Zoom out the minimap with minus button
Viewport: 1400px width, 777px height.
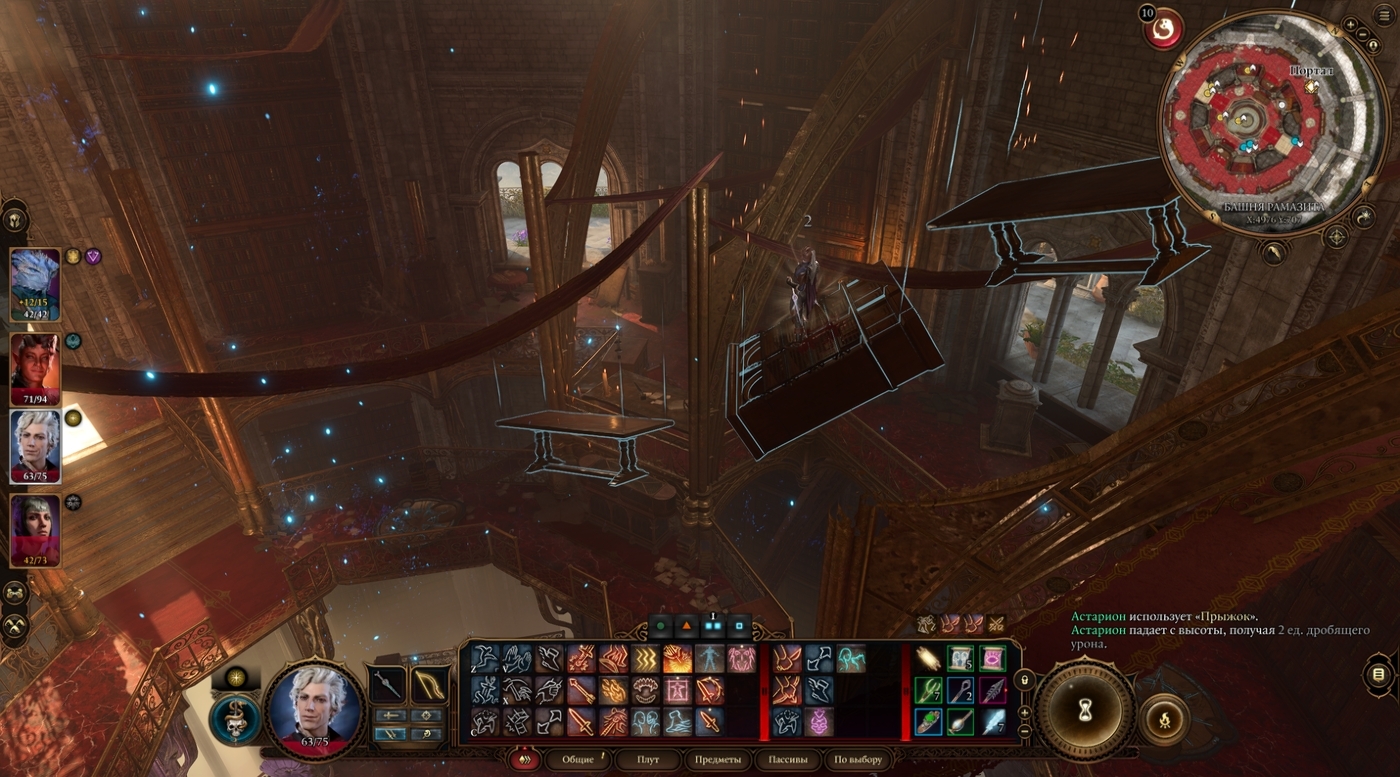tap(1363, 36)
